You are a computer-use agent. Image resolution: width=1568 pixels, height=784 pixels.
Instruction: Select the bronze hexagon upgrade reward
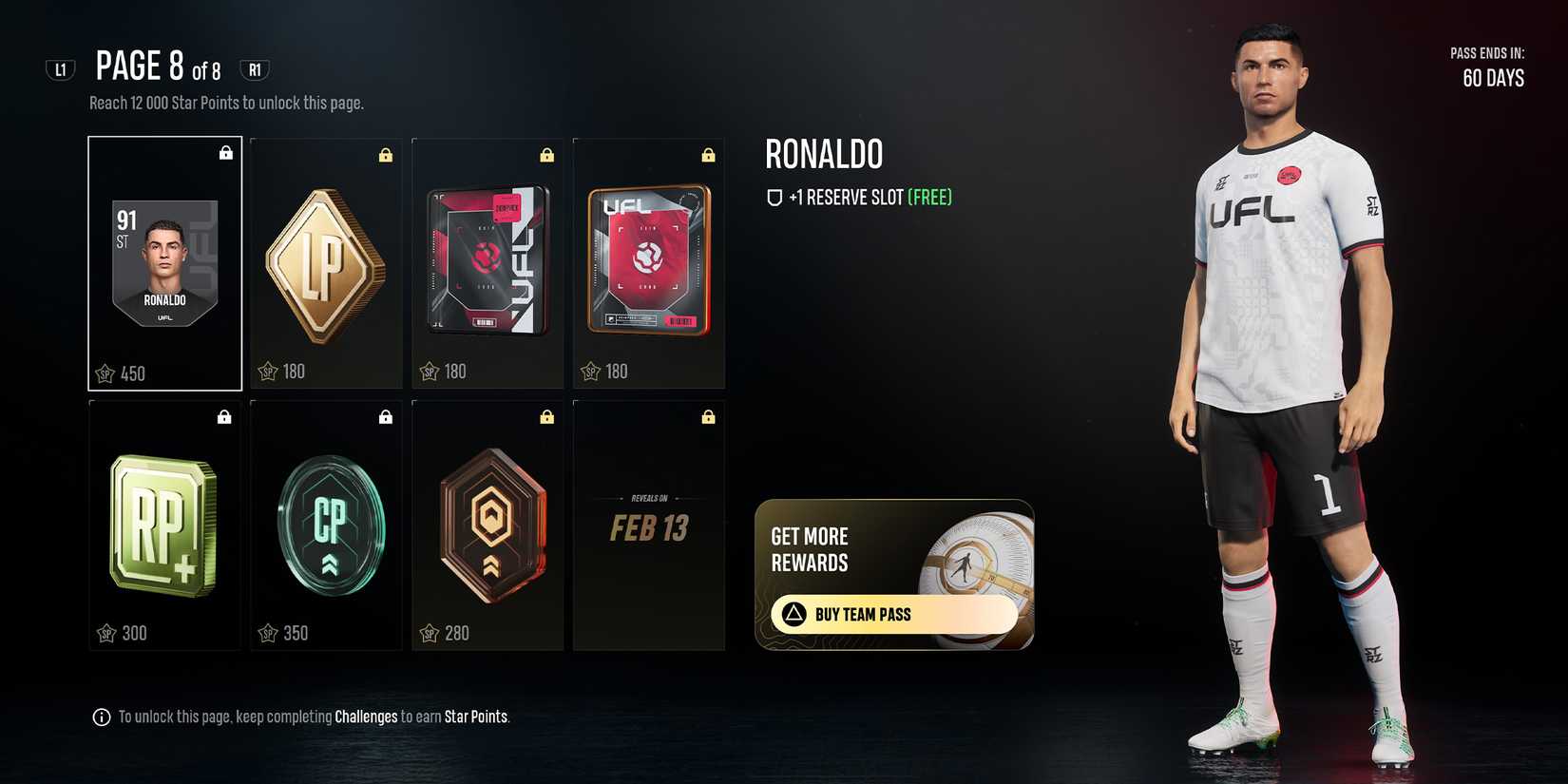[x=487, y=523]
